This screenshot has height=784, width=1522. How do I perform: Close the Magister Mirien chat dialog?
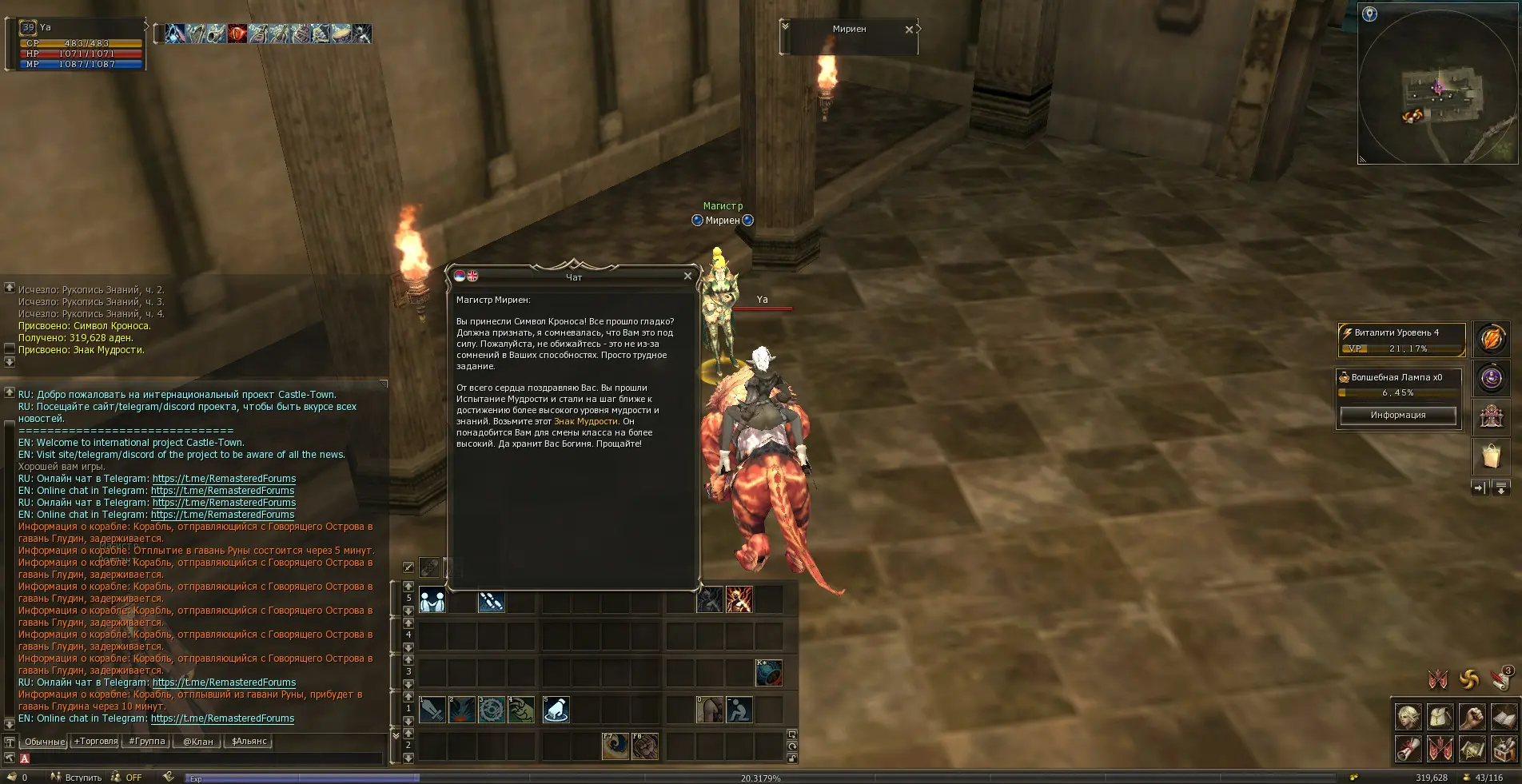point(687,277)
